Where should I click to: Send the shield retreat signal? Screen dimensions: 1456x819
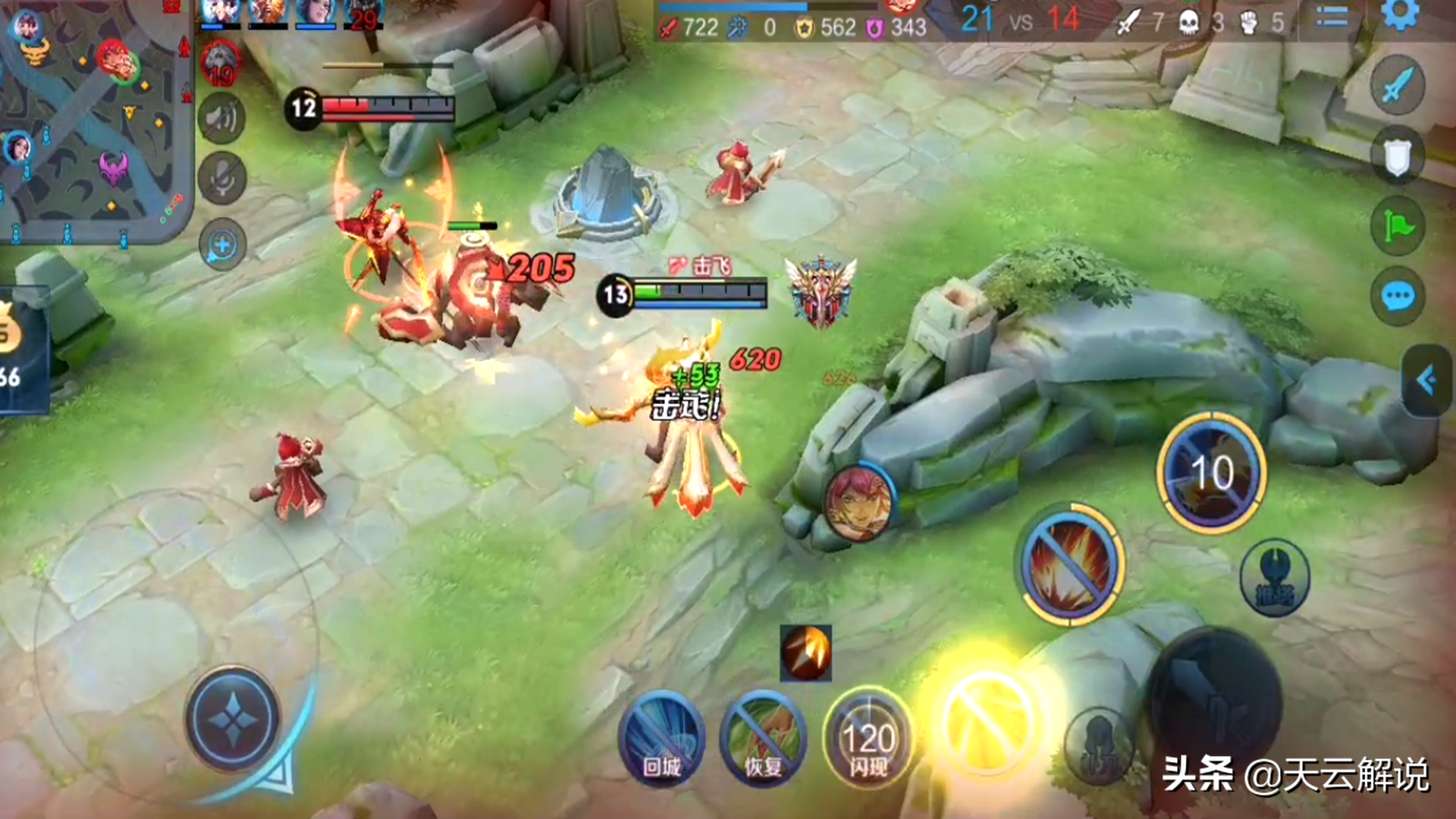[1398, 156]
